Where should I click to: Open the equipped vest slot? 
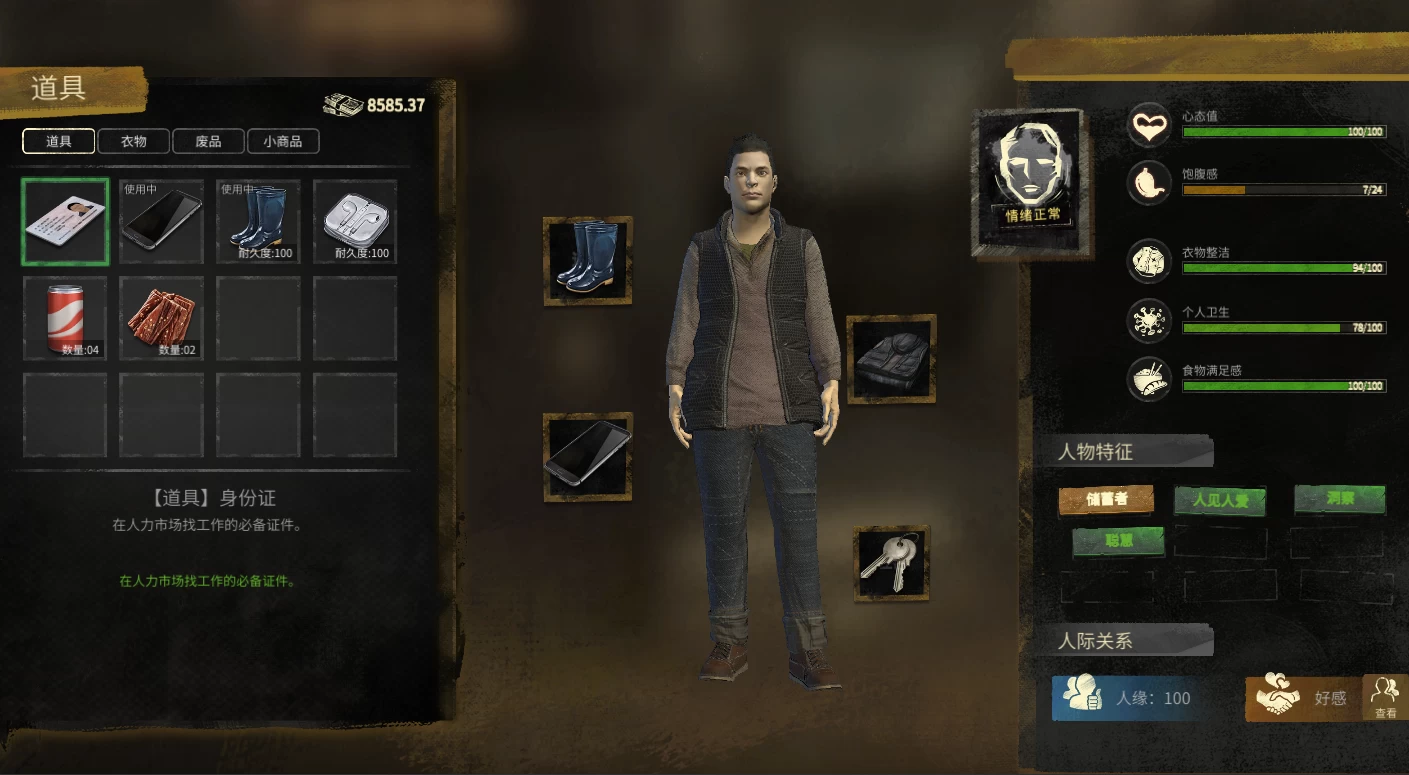(x=892, y=359)
